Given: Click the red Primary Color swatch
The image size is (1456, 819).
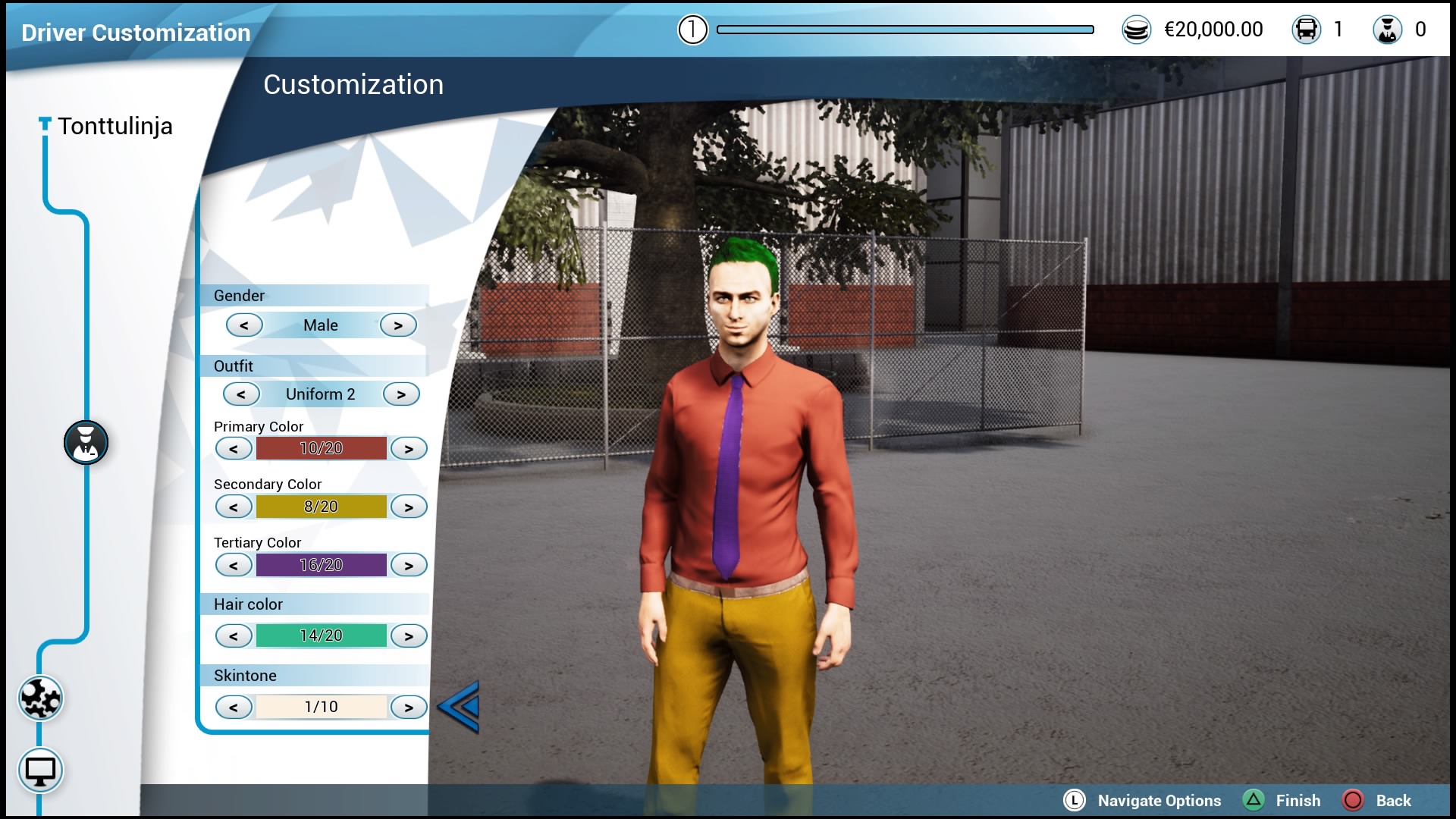Looking at the screenshot, I should tap(321, 448).
